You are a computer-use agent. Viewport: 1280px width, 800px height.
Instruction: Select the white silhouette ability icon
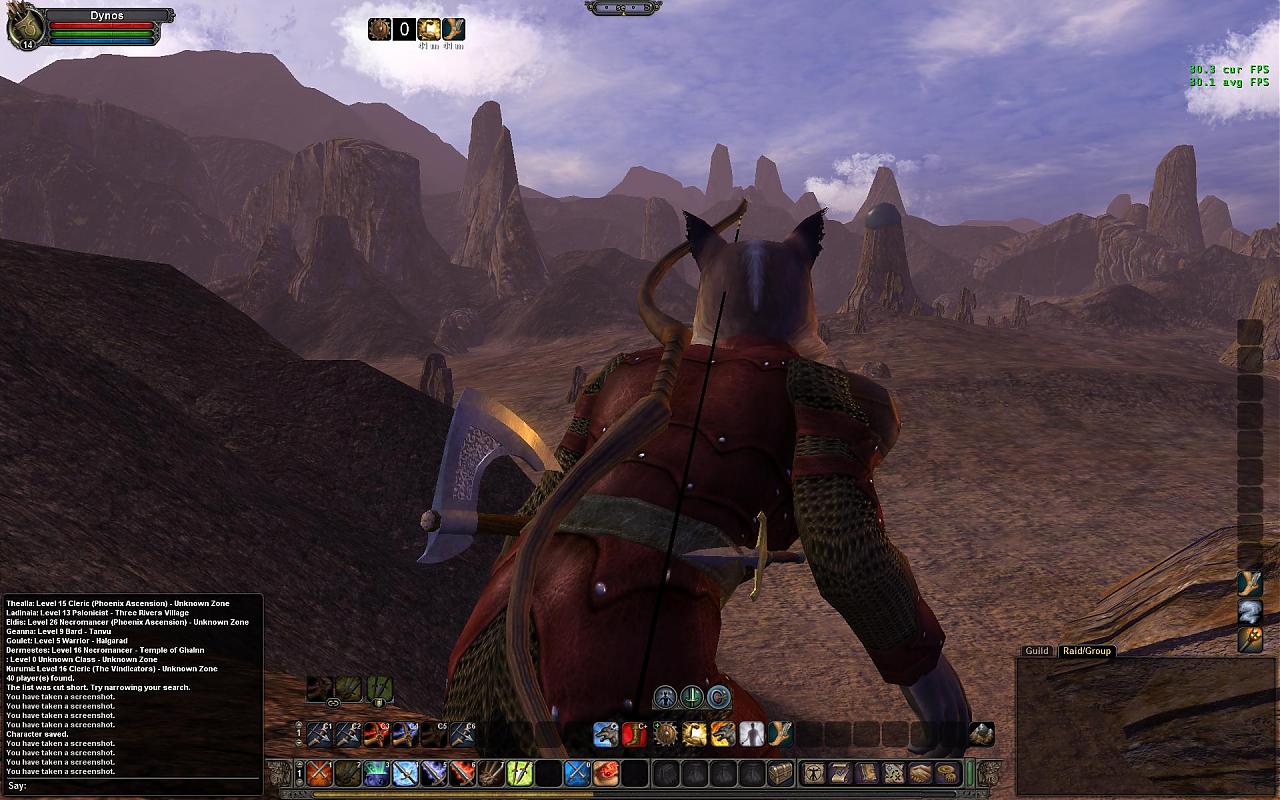point(751,735)
